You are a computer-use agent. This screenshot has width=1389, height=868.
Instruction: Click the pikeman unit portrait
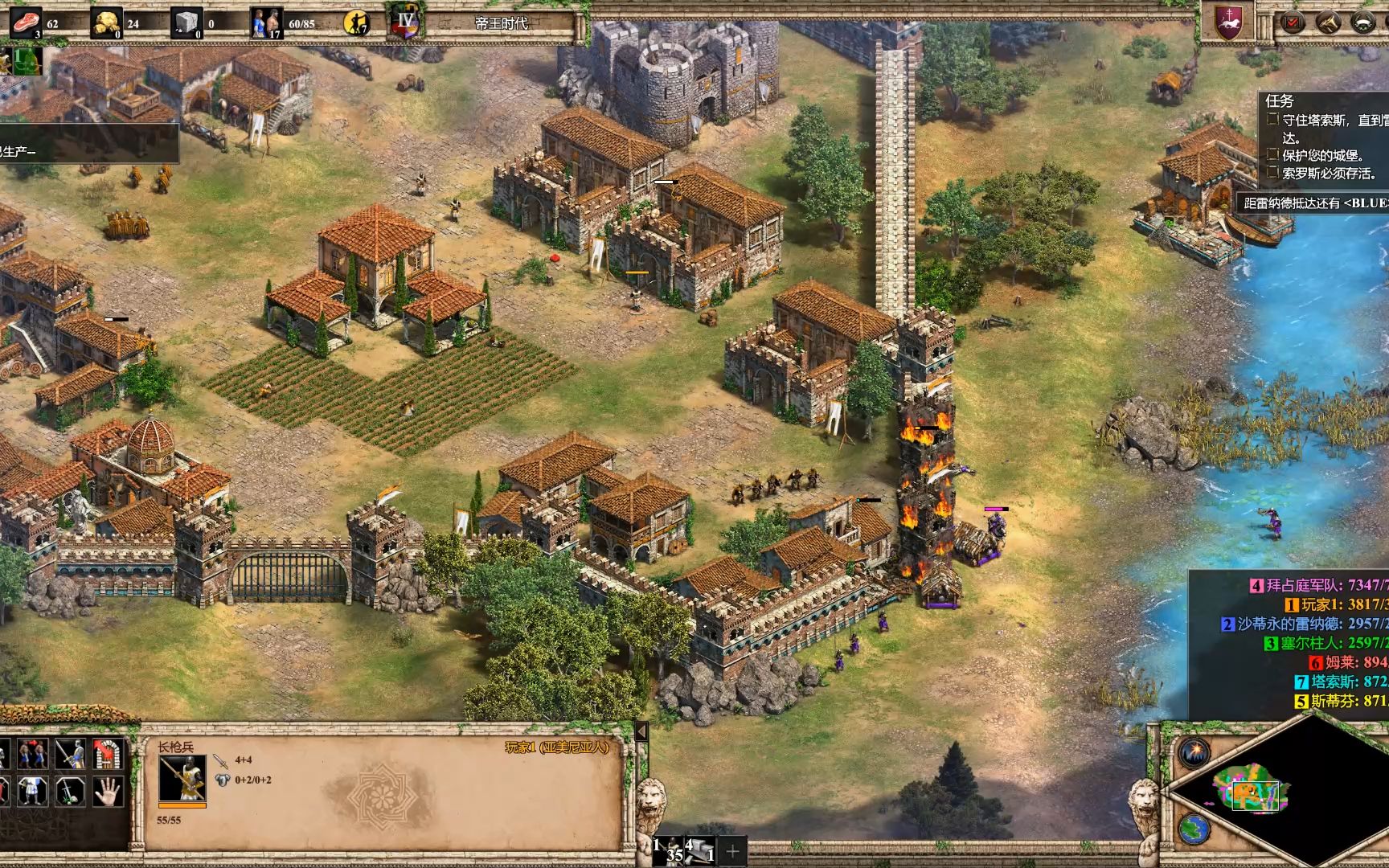[182, 778]
